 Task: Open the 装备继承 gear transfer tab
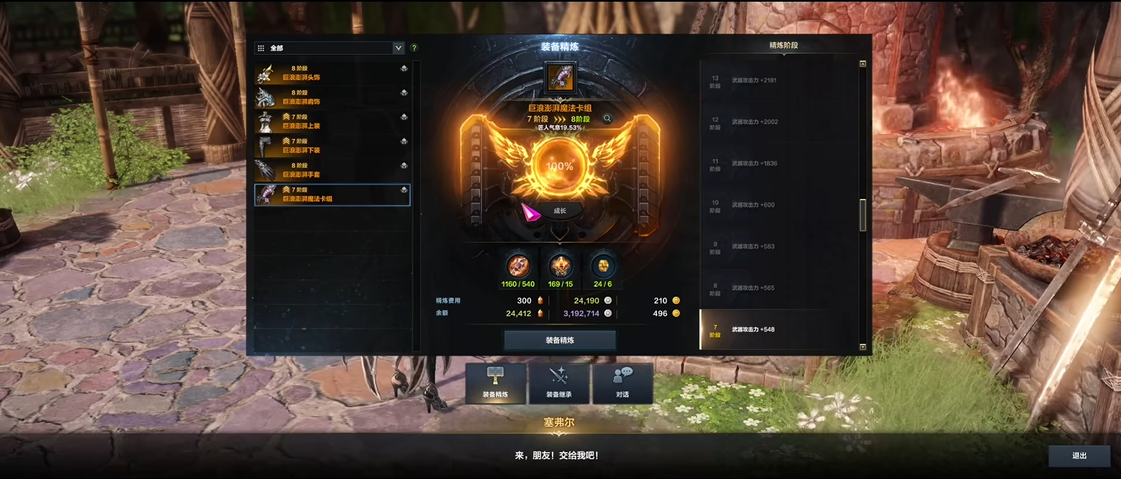coord(559,383)
